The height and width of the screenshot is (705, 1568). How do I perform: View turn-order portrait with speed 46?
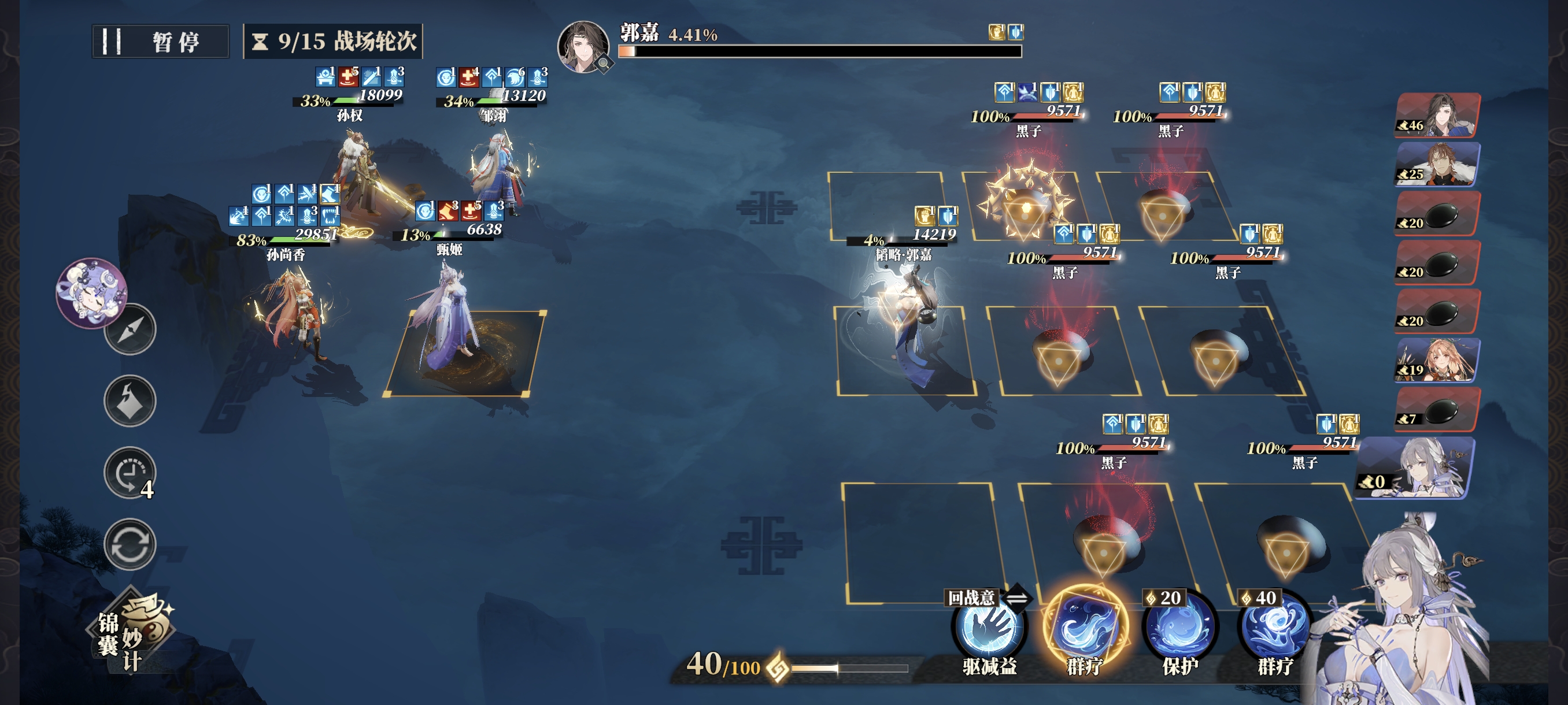click(1437, 116)
